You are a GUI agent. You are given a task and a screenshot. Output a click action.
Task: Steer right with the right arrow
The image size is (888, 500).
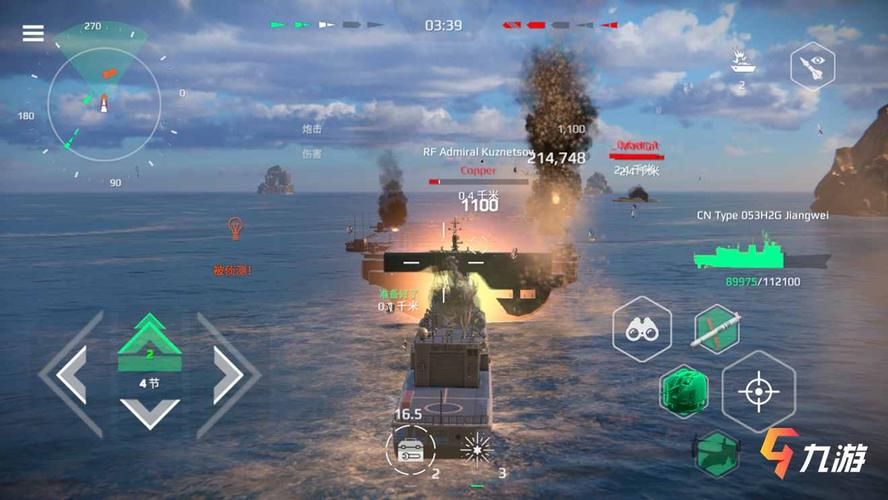(228, 374)
